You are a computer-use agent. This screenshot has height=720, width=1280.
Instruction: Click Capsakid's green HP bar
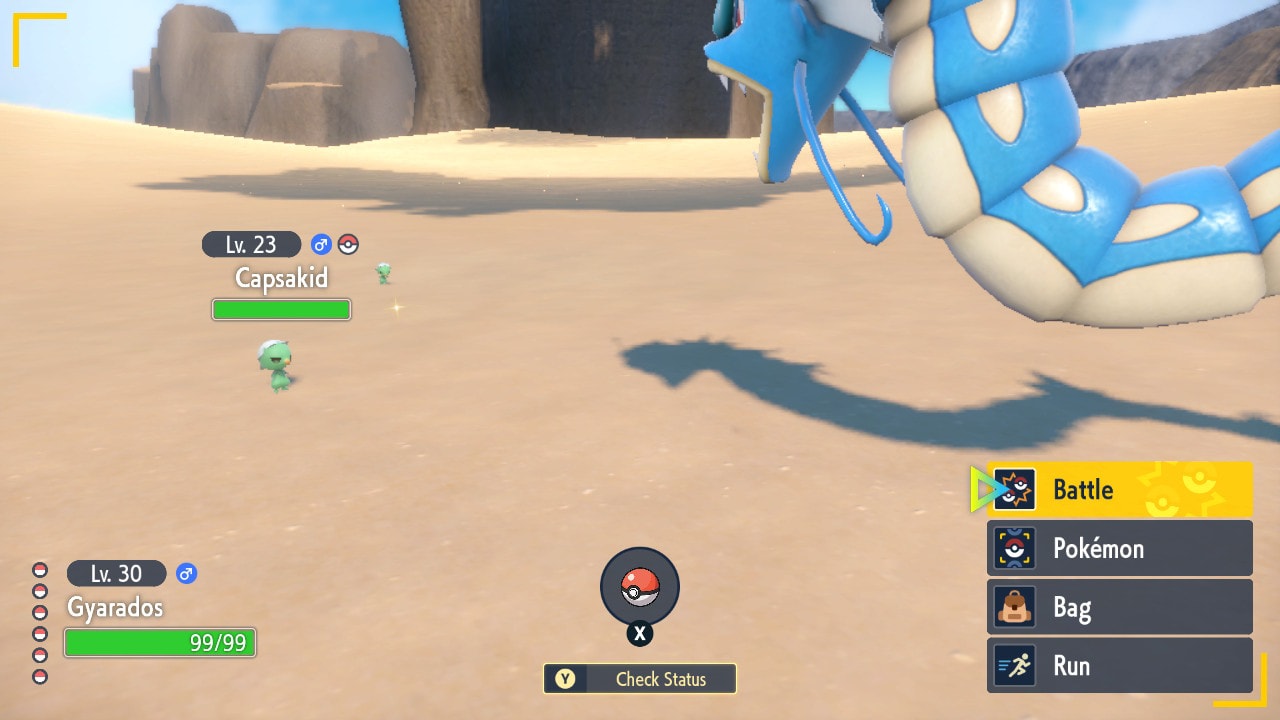click(281, 310)
